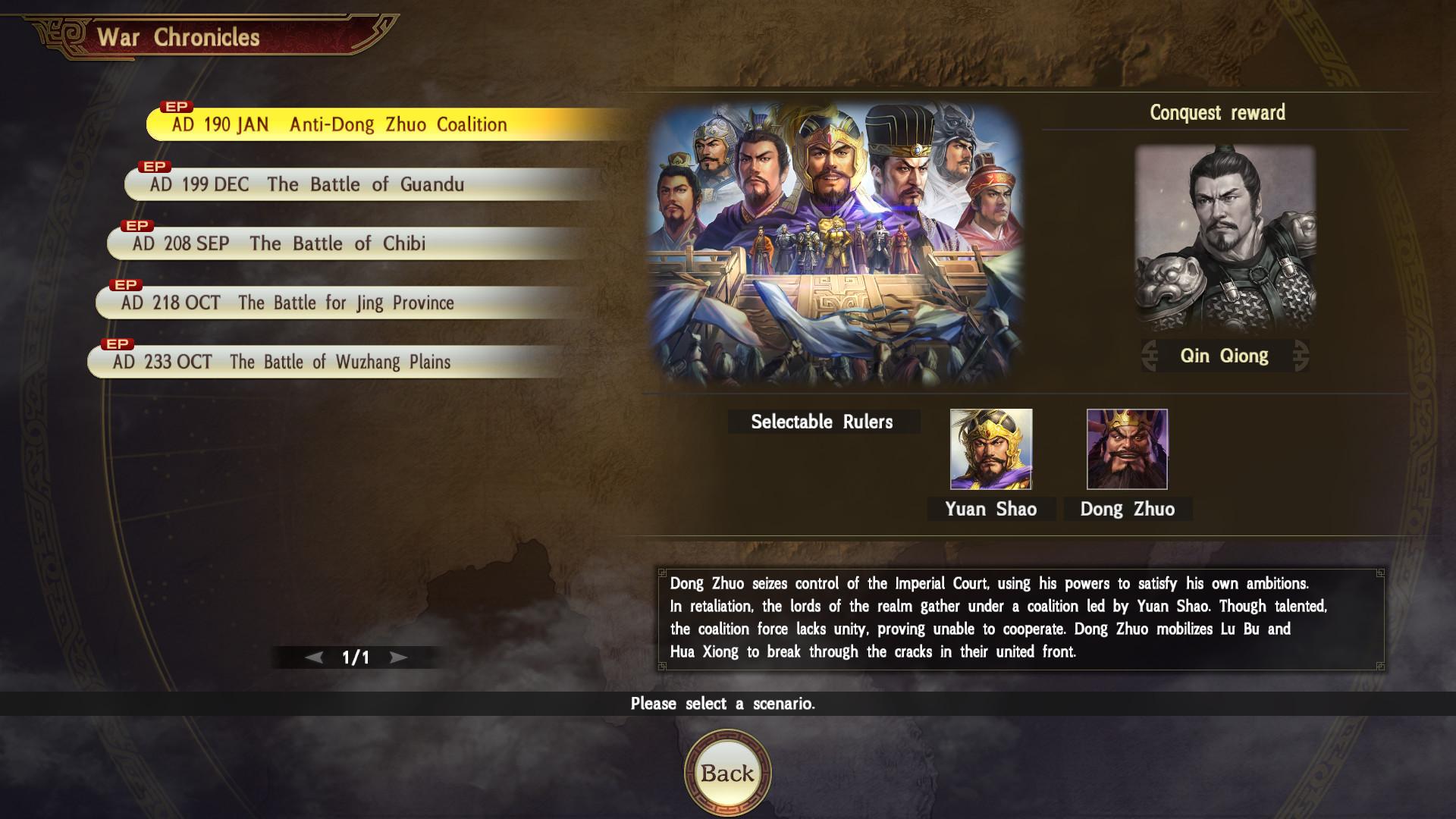Click the EP badge beside The Battle of Chibi
Image resolution: width=1456 pixels, height=819 pixels.
point(135,225)
